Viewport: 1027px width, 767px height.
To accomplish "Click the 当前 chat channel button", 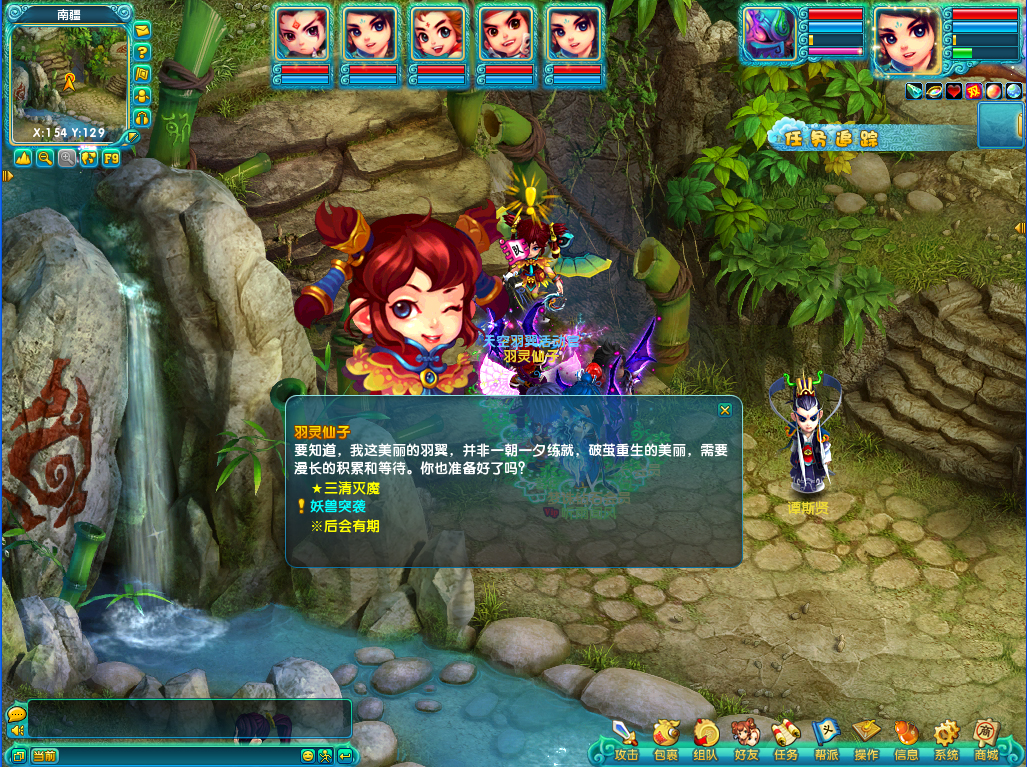I will (44, 756).
